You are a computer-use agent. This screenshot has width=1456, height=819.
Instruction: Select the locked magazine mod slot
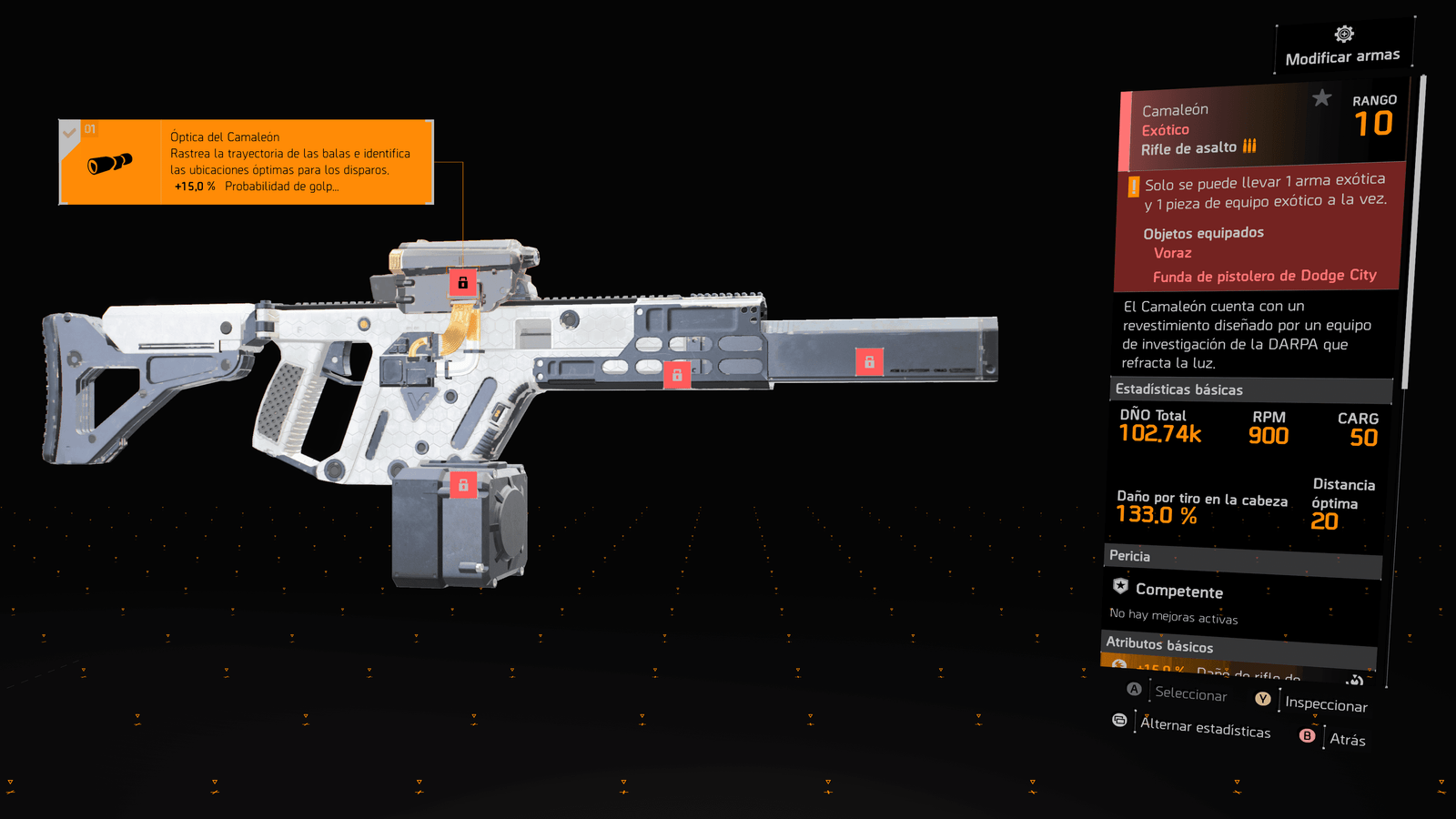[x=463, y=484]
